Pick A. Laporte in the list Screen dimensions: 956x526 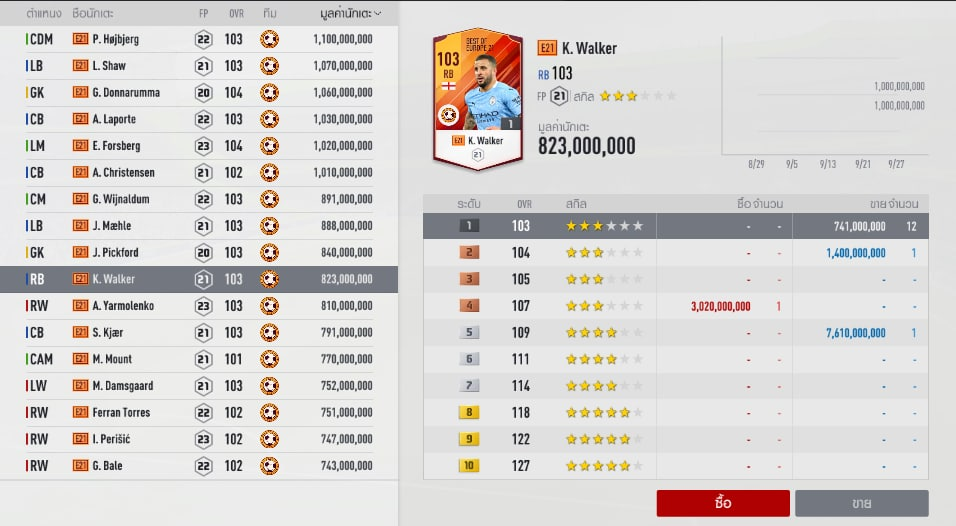tap(199, 119)
